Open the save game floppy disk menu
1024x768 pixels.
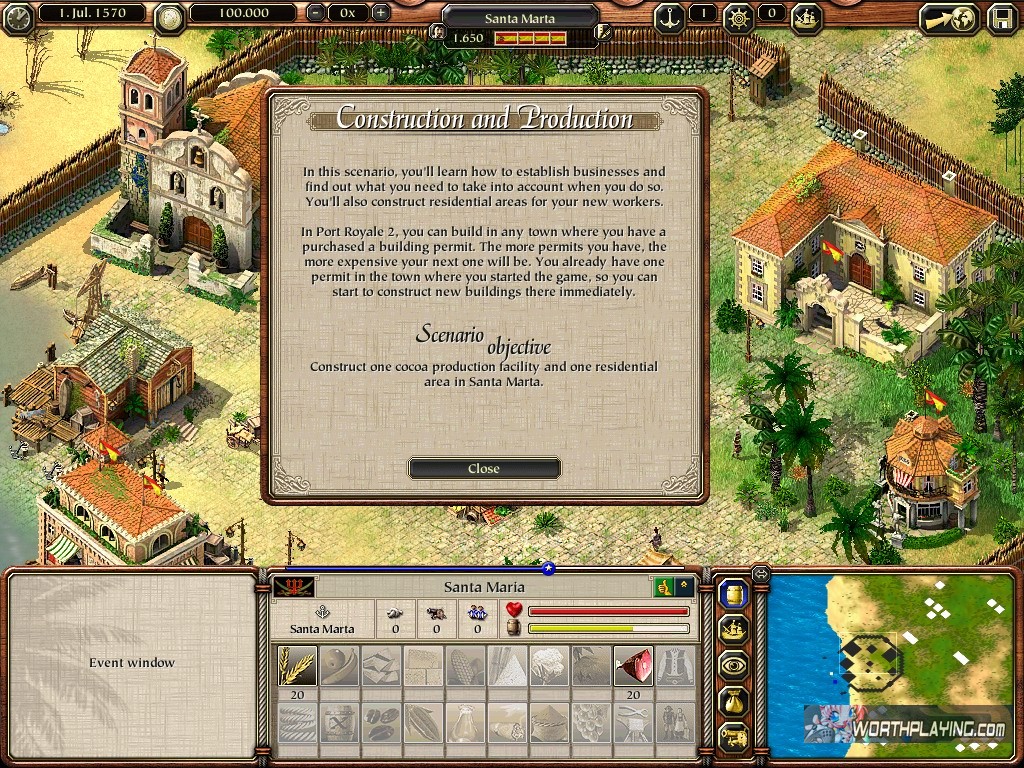[1002, 18]
